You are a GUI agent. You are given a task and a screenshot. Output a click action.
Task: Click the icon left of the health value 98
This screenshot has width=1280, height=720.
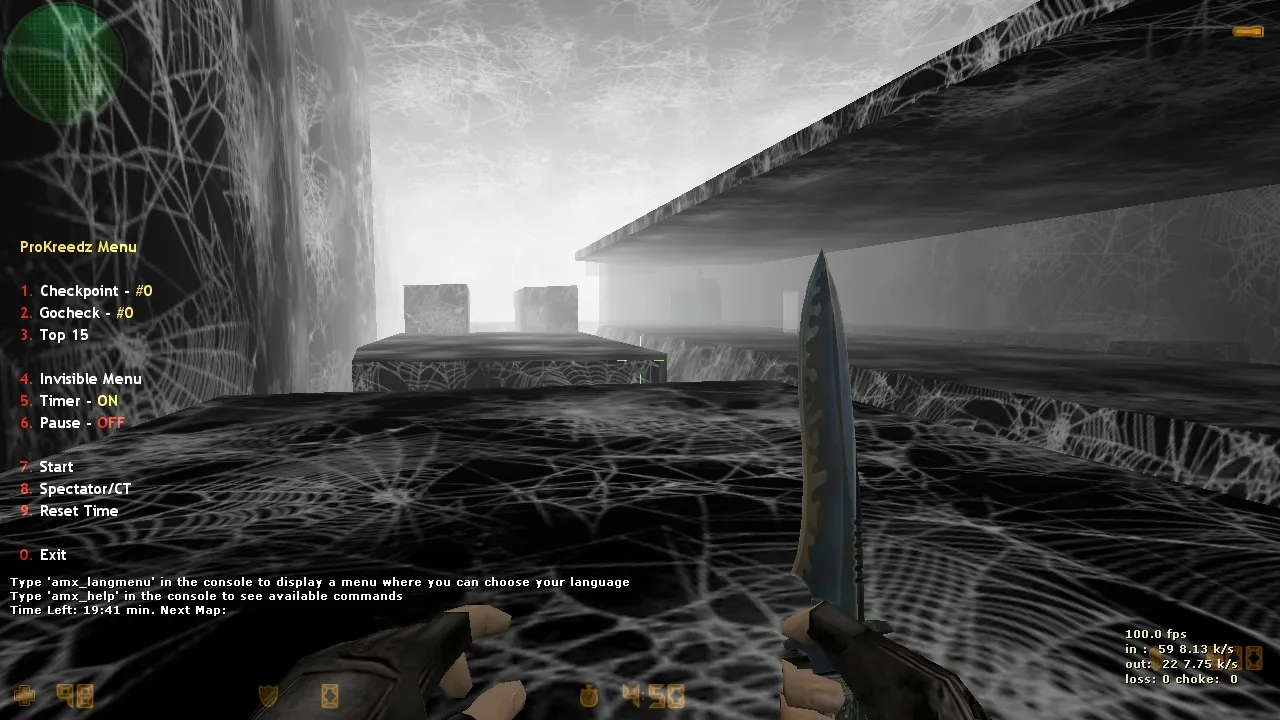click(25, 694)
